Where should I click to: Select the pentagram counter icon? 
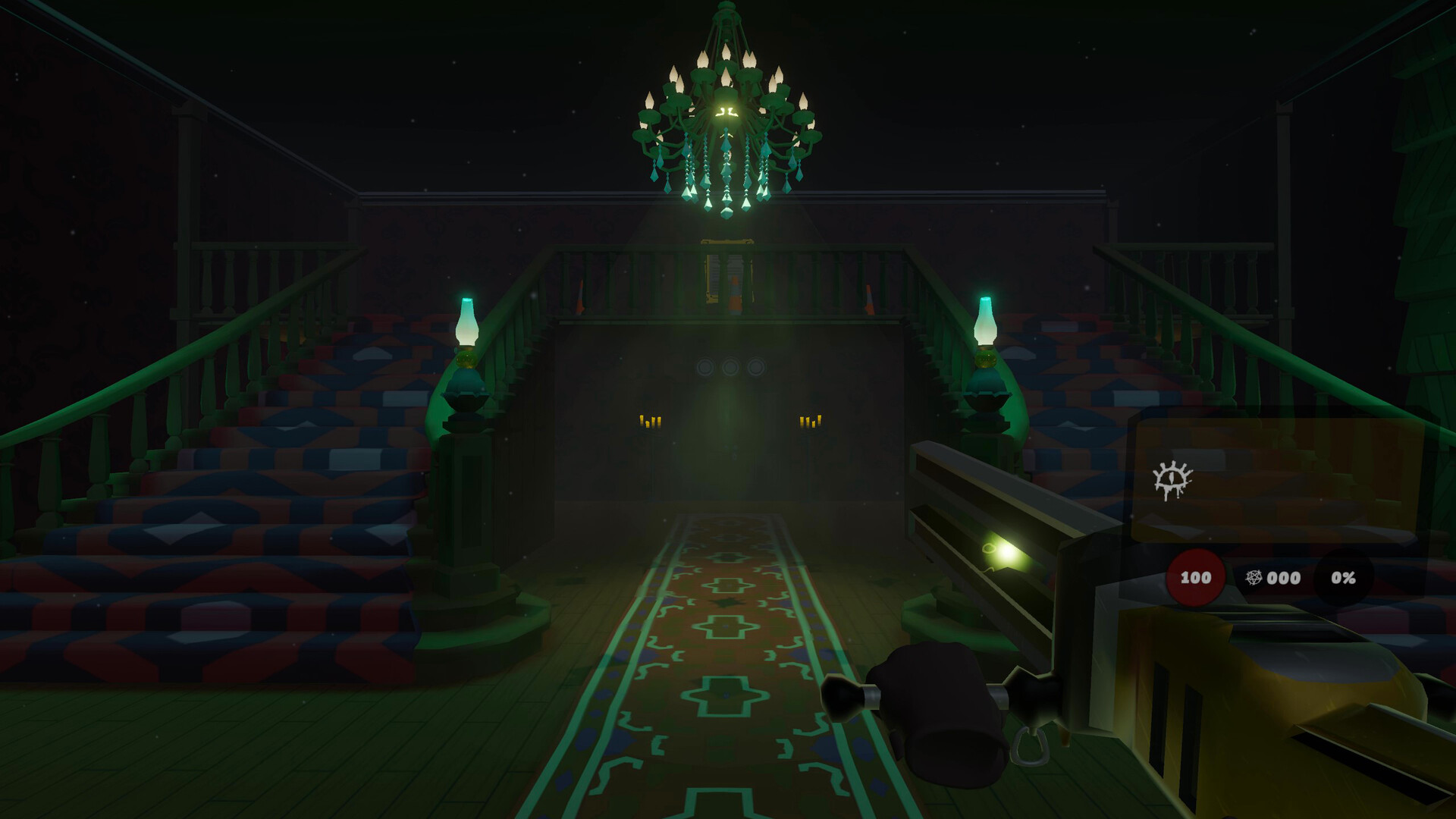pyautogui.click(x=1254, y=578)
